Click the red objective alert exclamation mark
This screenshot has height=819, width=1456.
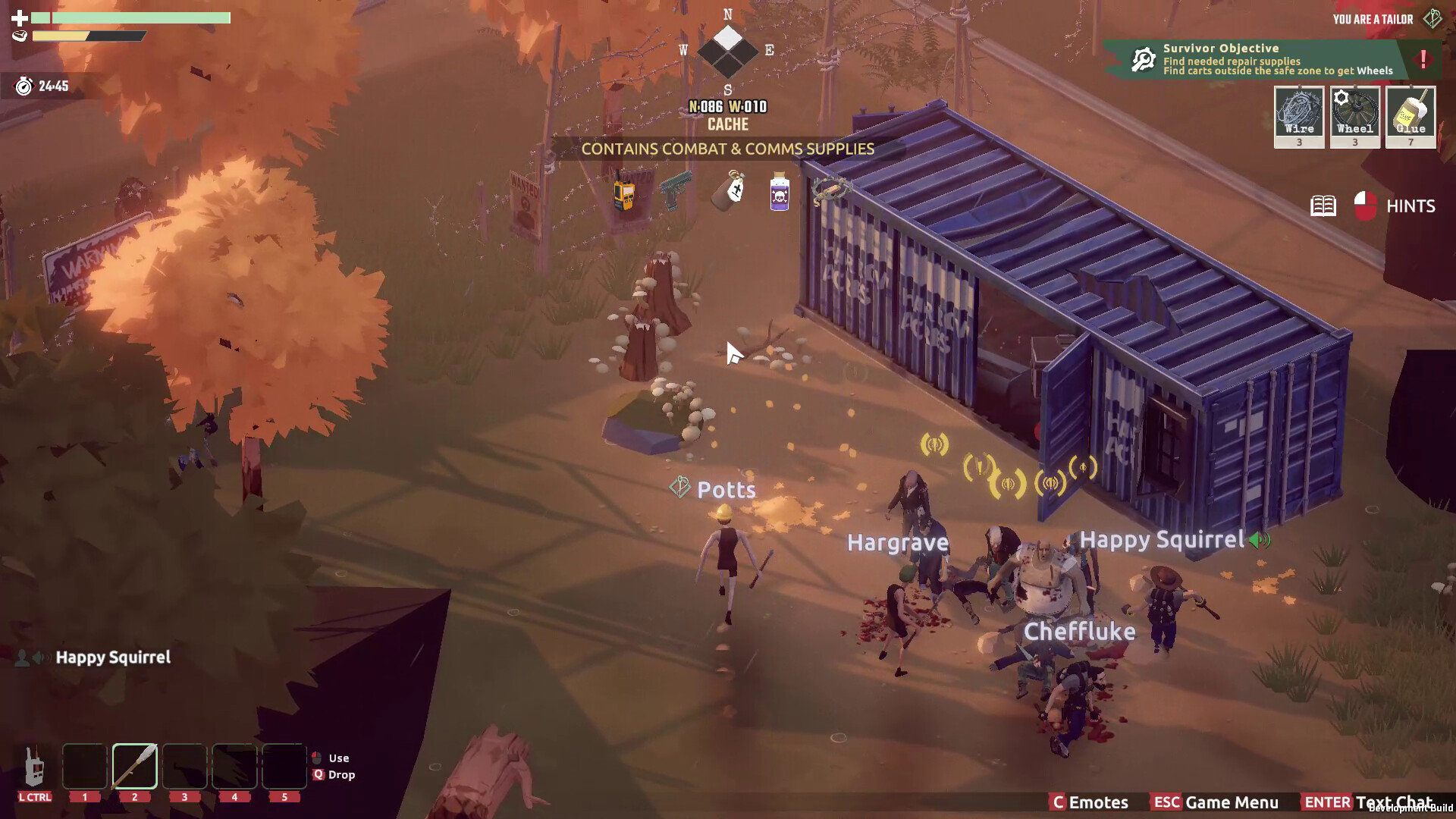(1423, 59)
